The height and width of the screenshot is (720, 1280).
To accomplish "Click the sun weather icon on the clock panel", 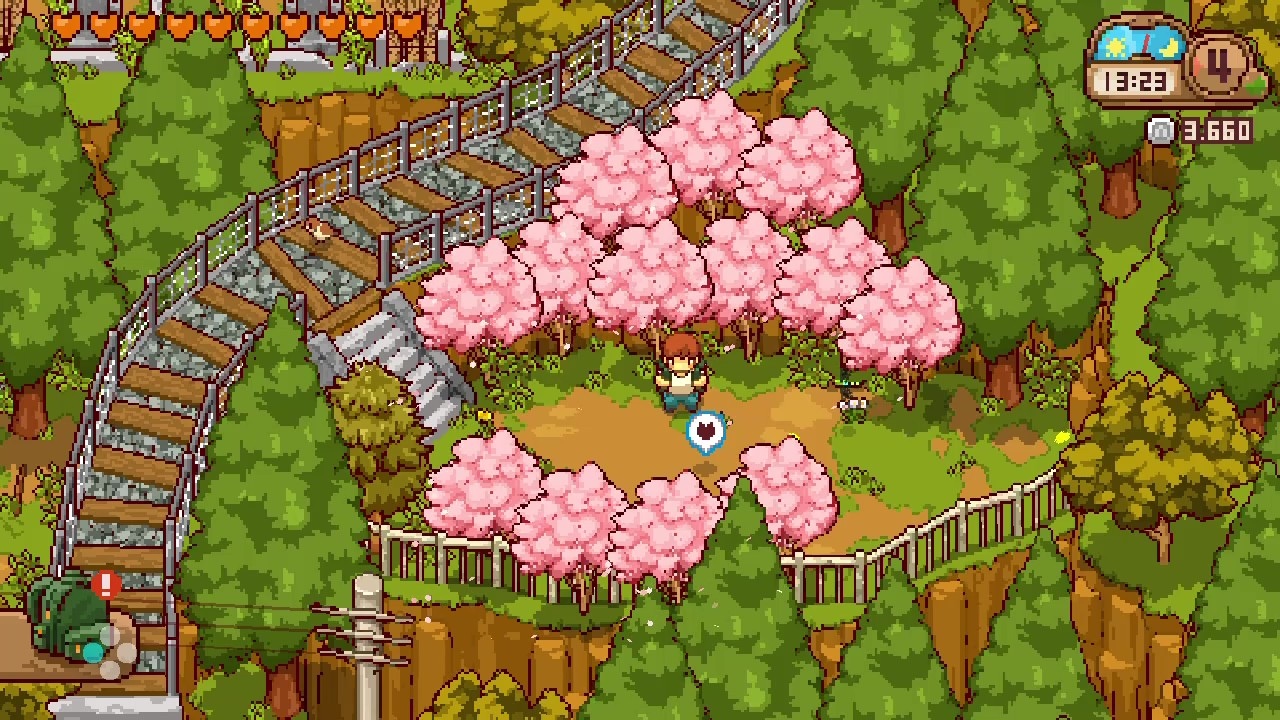I will [1114, 44].
